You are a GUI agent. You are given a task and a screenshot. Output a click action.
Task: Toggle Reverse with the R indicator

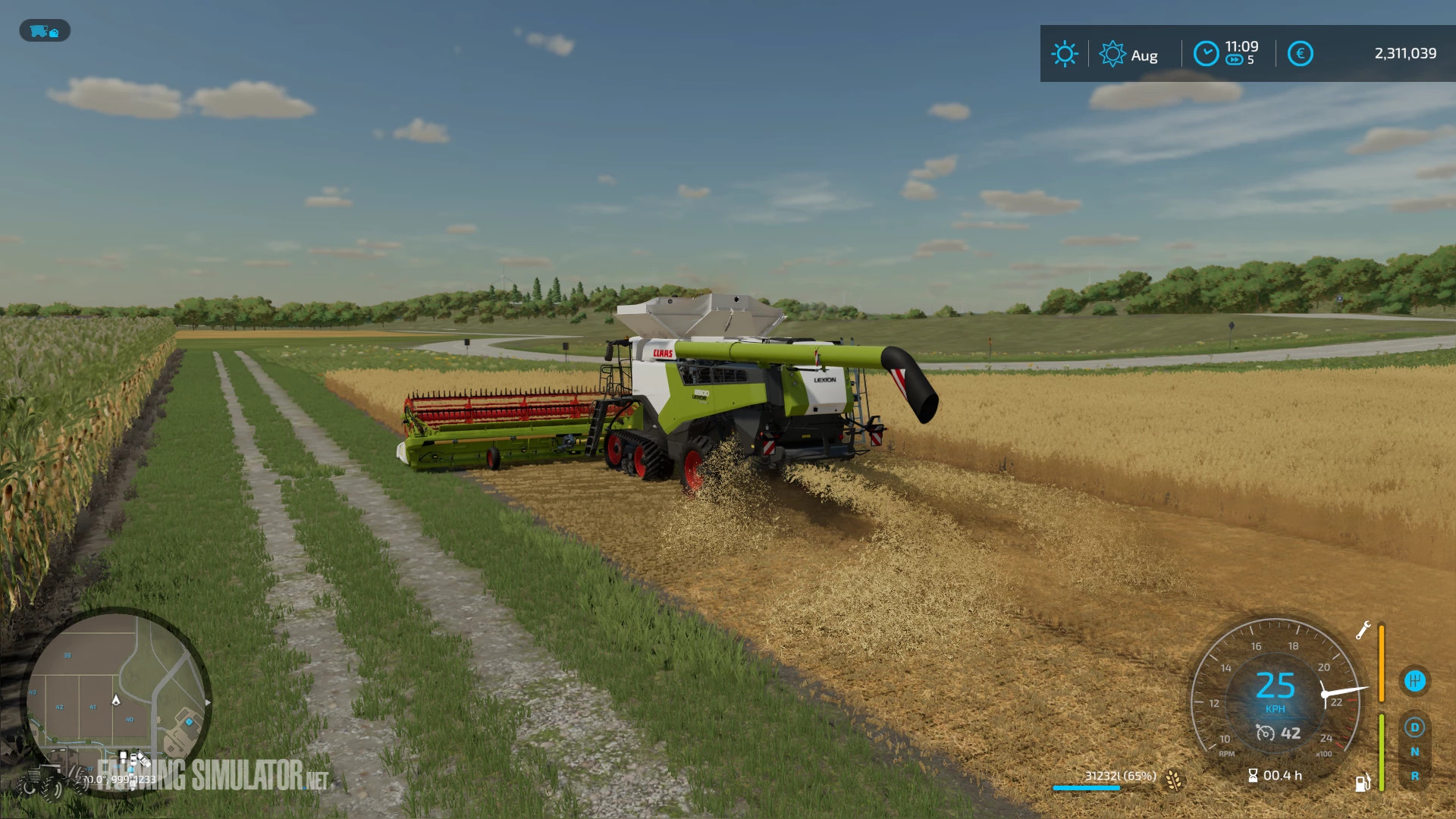[1415, 775]
